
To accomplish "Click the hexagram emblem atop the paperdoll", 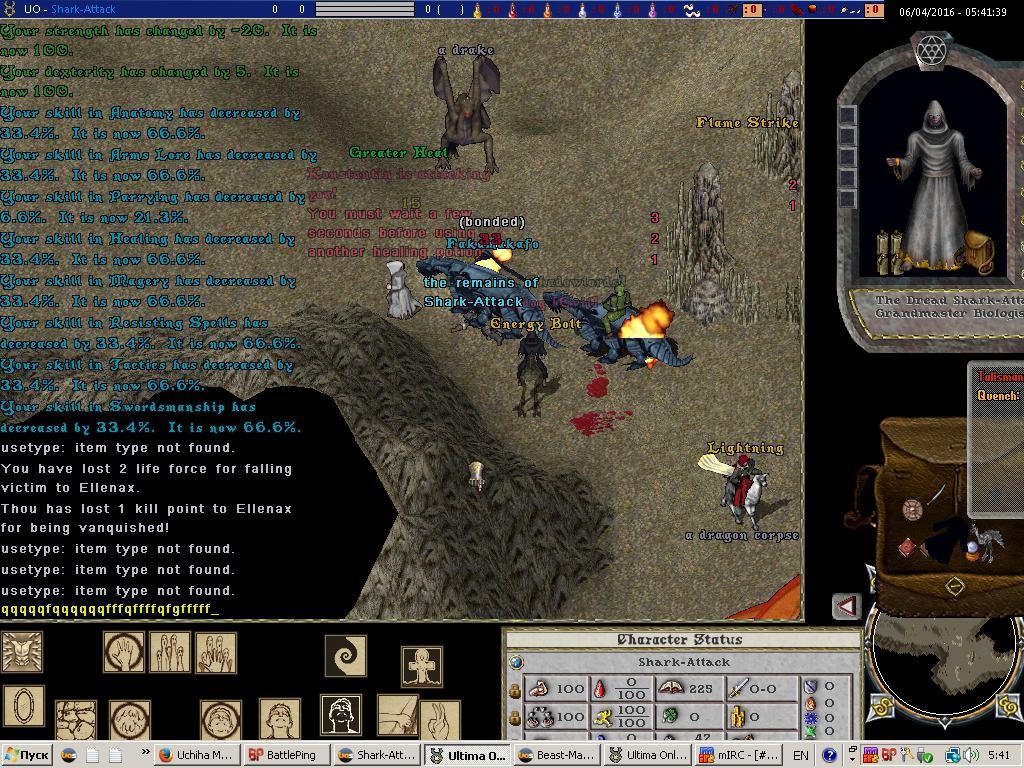I will click(x=932, y=49).
